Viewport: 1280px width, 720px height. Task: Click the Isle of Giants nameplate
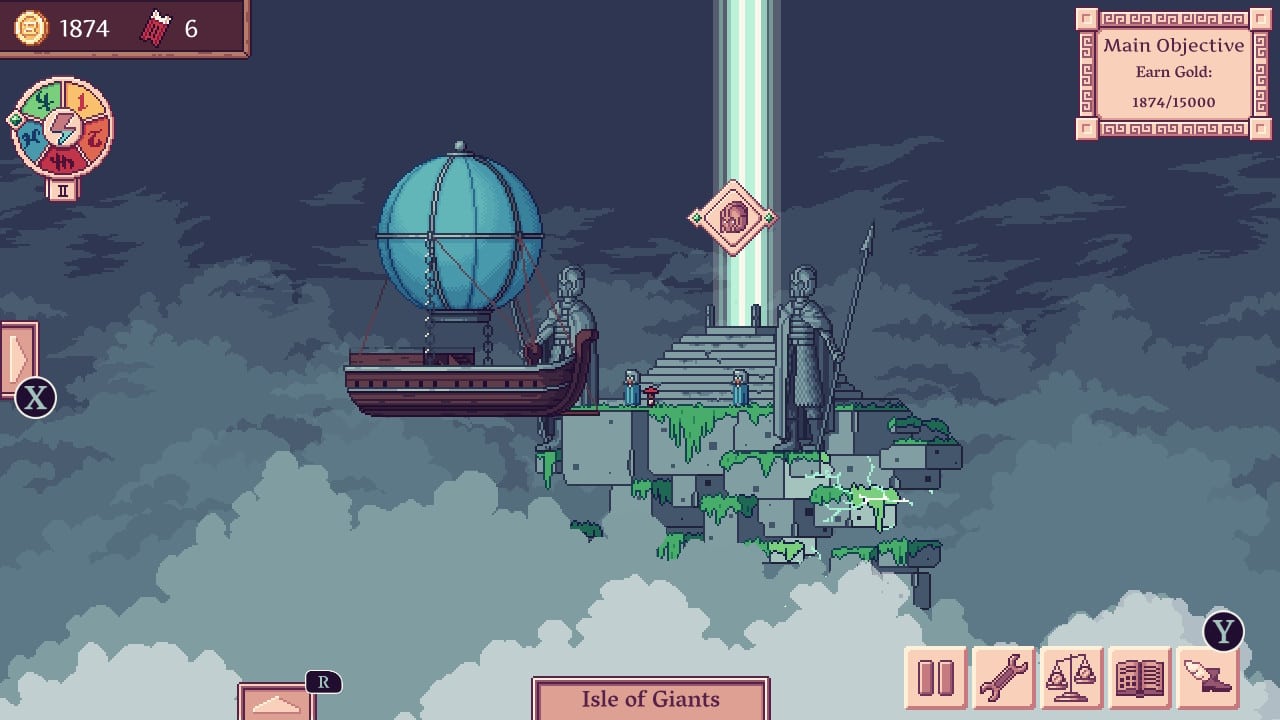[654, 699]
